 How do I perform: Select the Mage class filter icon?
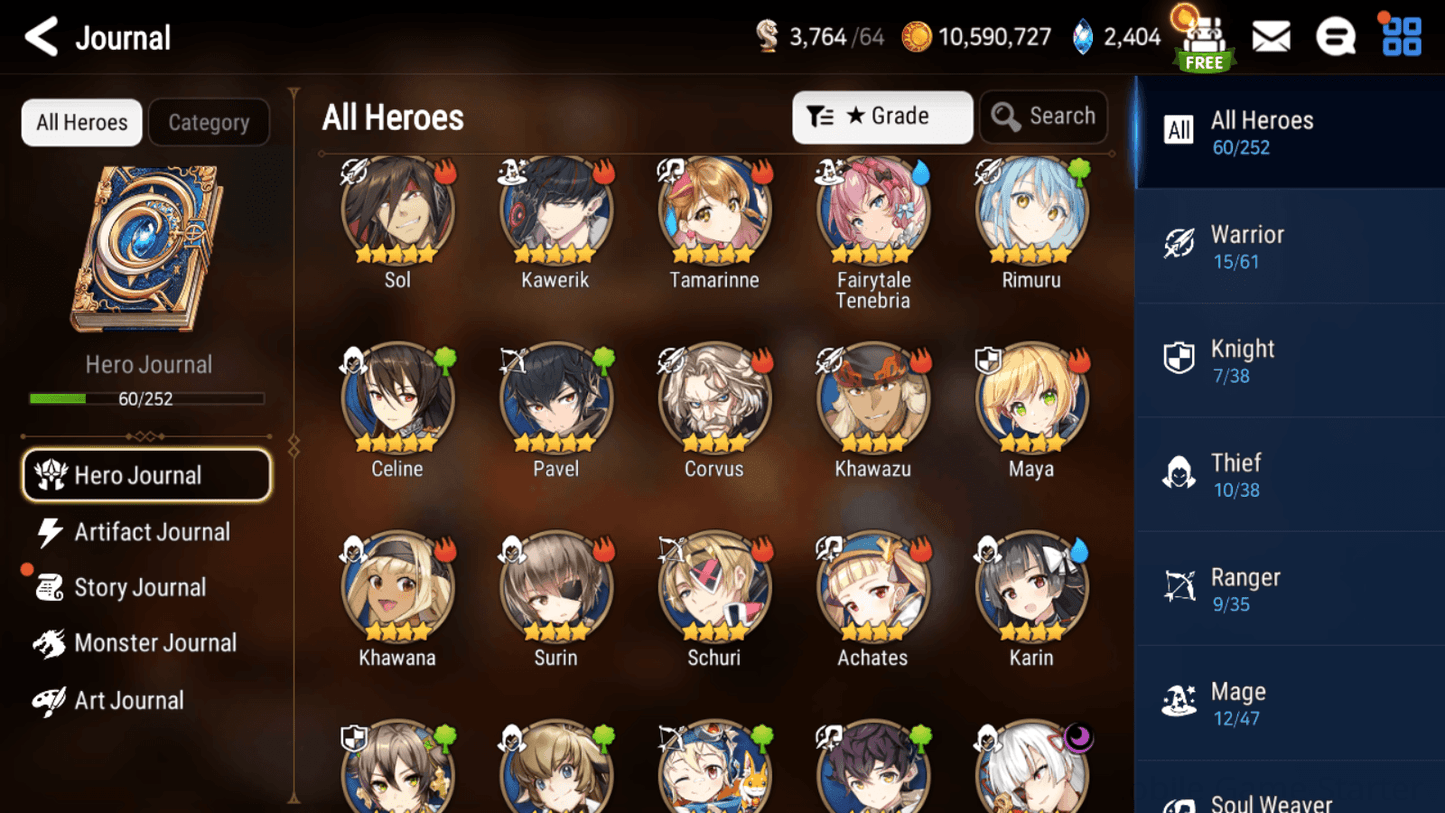pos(1180,701)
